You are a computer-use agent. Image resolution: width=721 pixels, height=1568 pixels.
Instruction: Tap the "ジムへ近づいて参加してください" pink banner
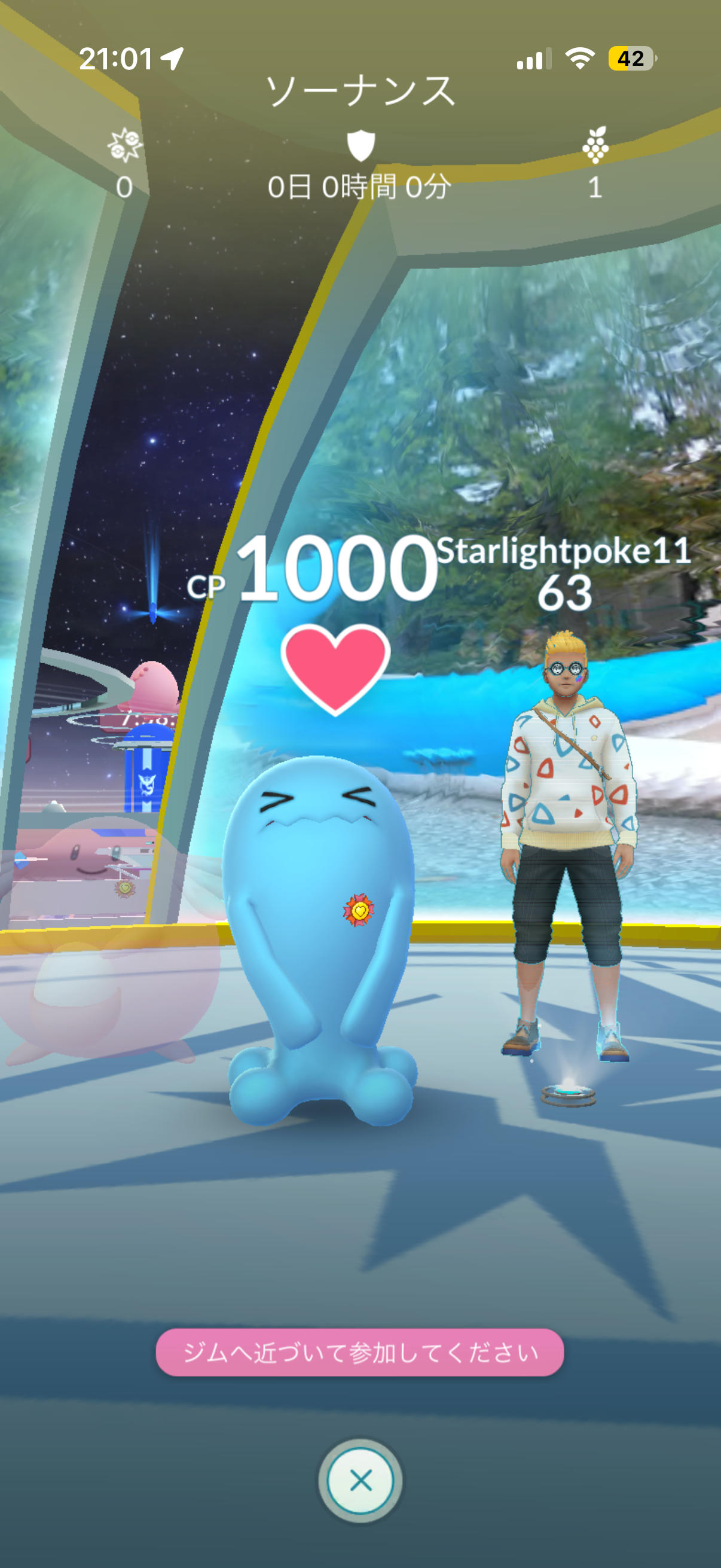pyautogui.click(x=359, y=1352)
